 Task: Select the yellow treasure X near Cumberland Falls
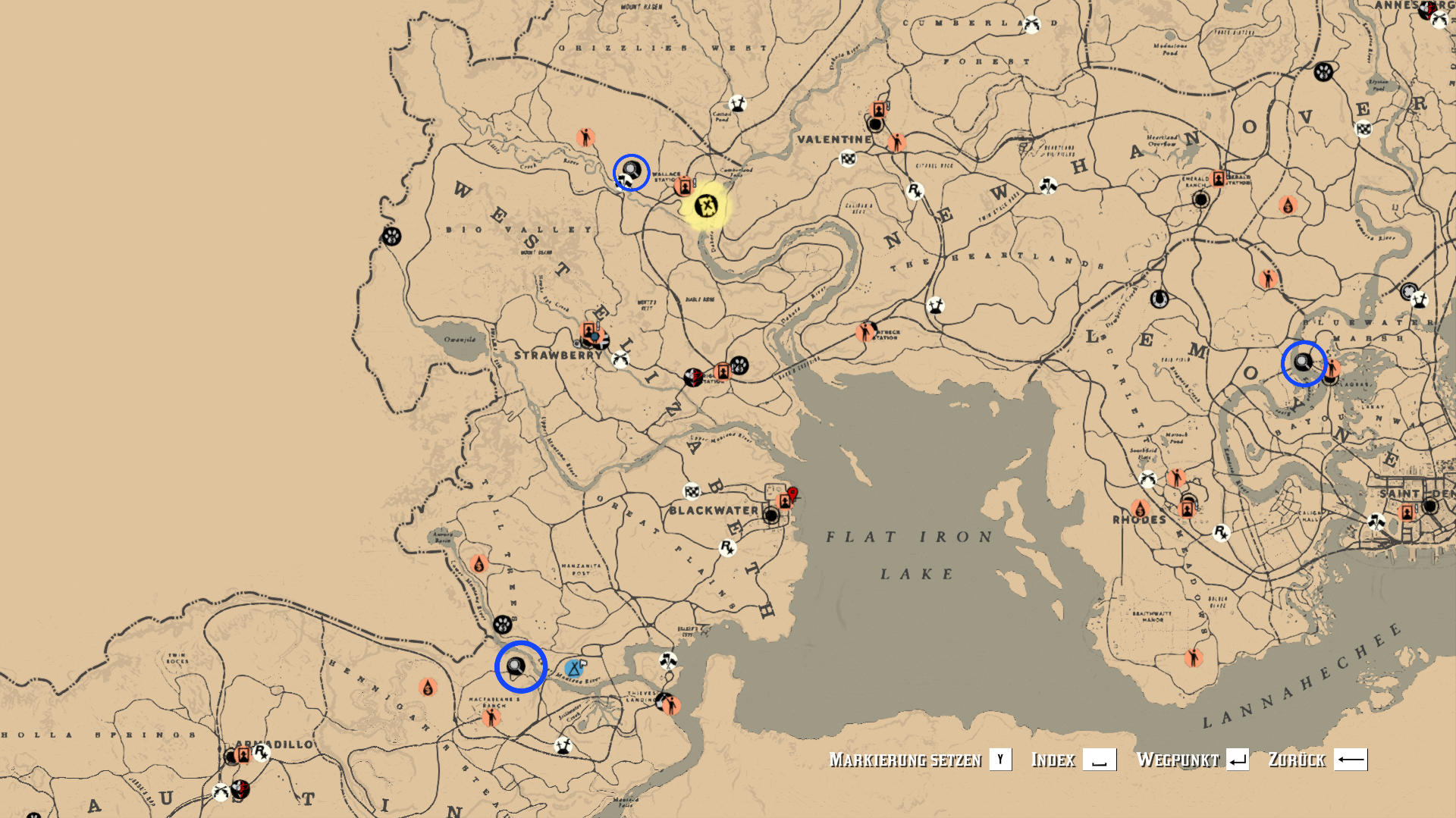705,206
